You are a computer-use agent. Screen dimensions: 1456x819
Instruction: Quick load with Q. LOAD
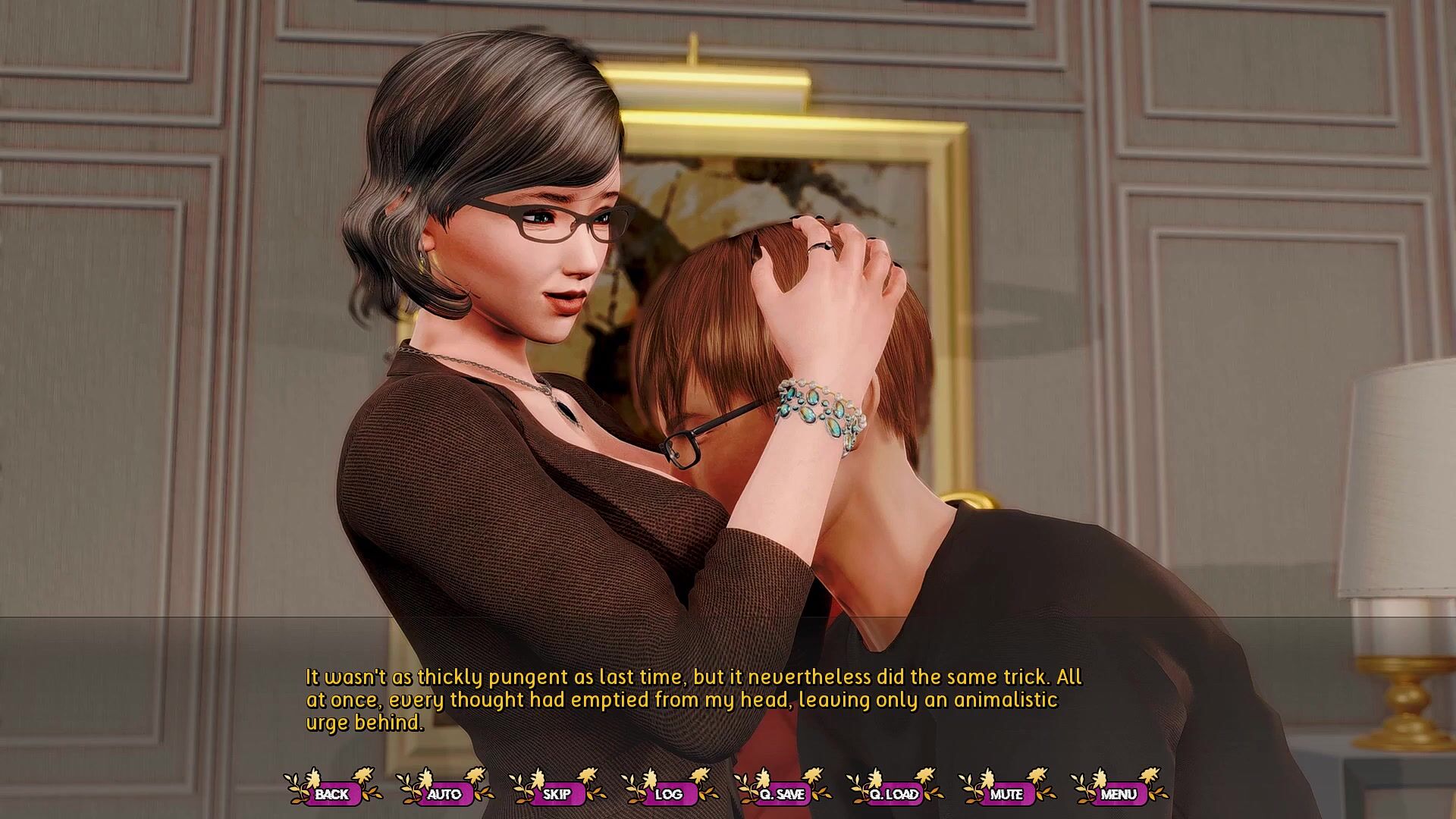pyautogui.click(x=894, y=794)
